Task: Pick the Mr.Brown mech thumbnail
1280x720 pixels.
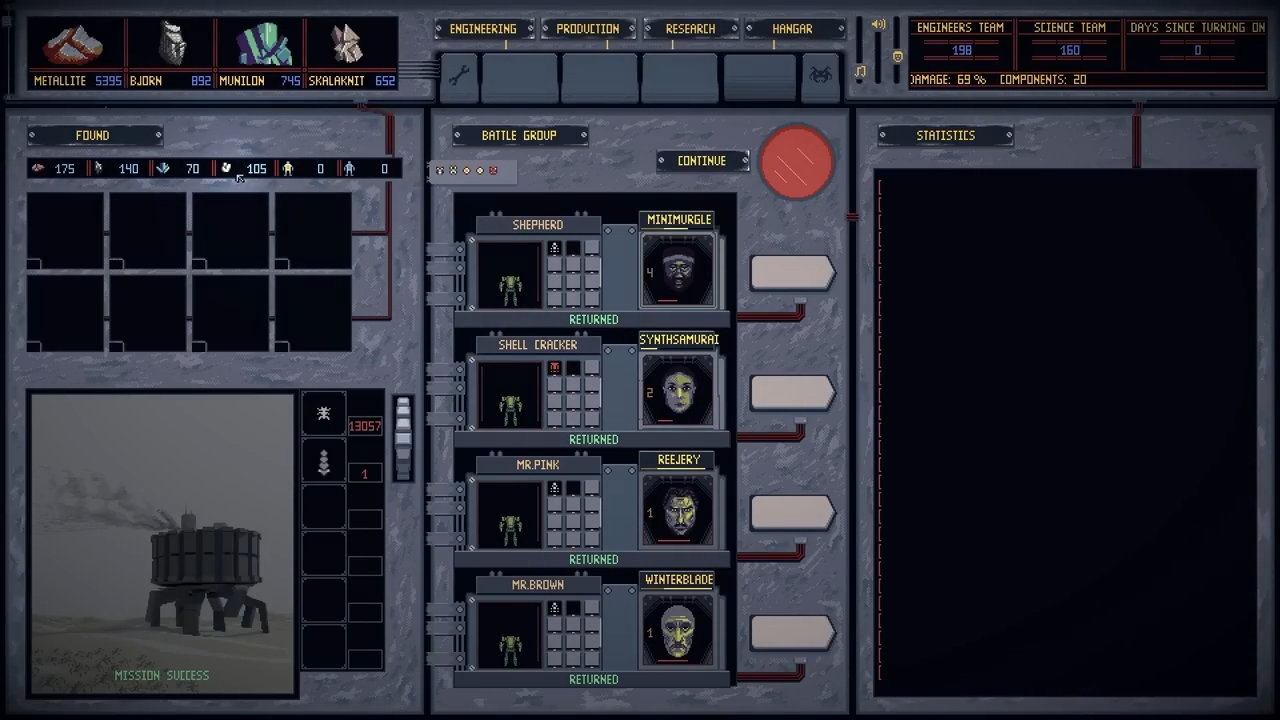Action: (x=510, y=635)
